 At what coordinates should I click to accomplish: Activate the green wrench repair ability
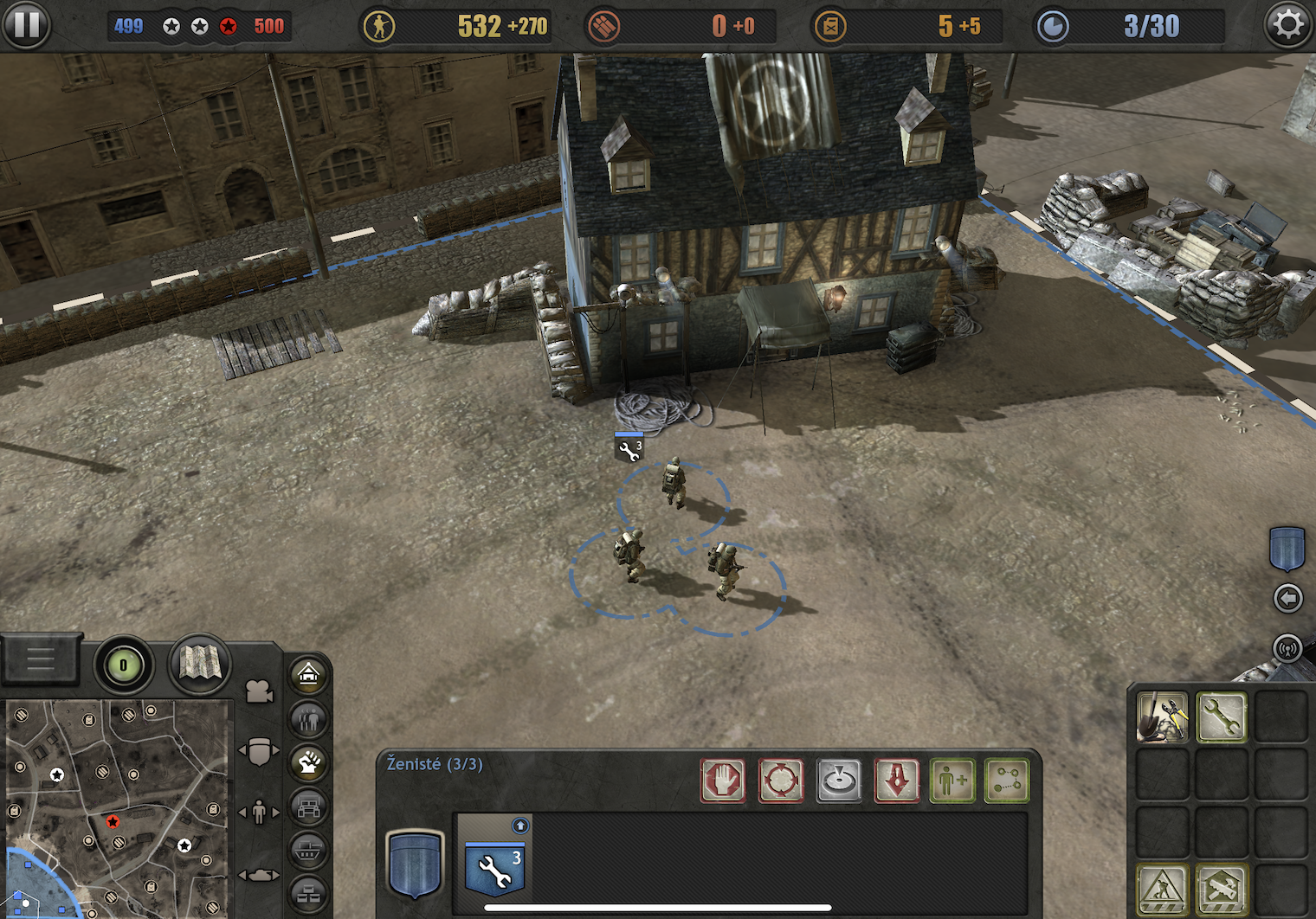tap(1221, 717)
